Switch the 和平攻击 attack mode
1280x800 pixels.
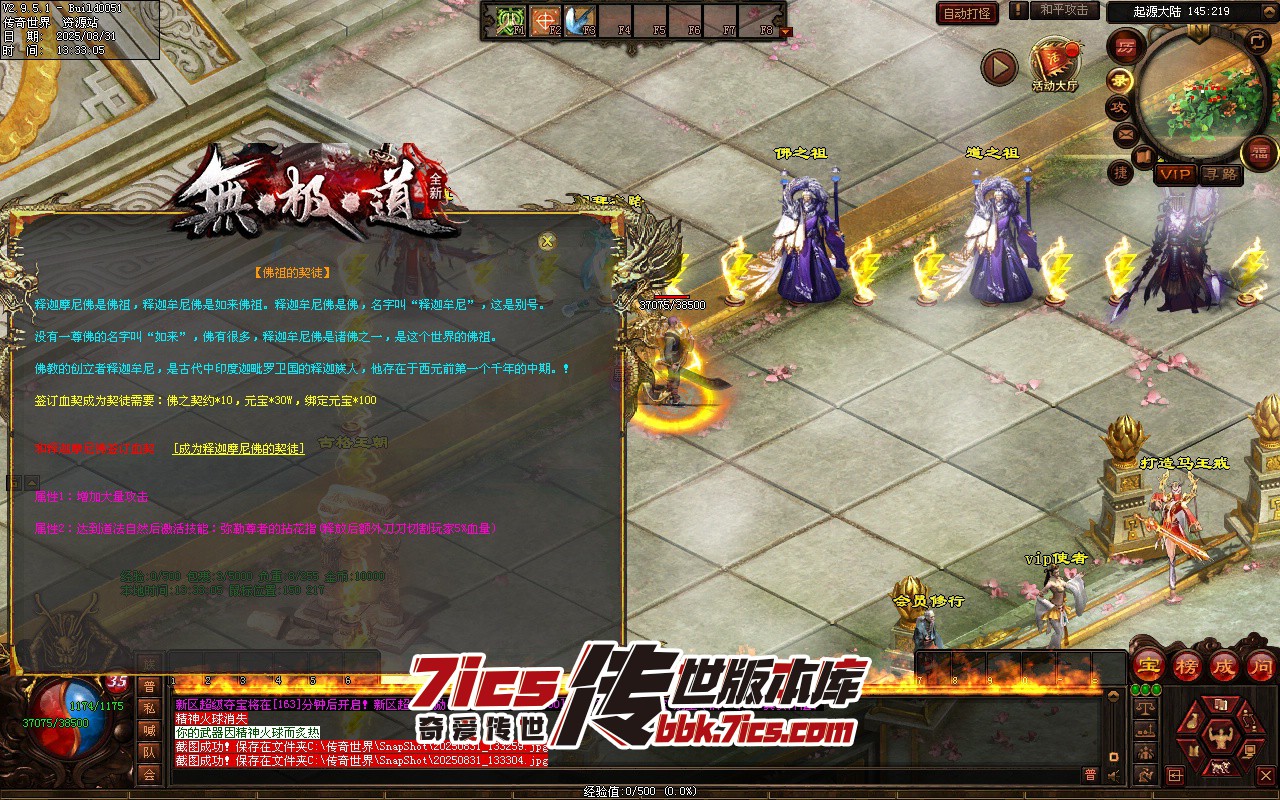tap(1063, 10)
